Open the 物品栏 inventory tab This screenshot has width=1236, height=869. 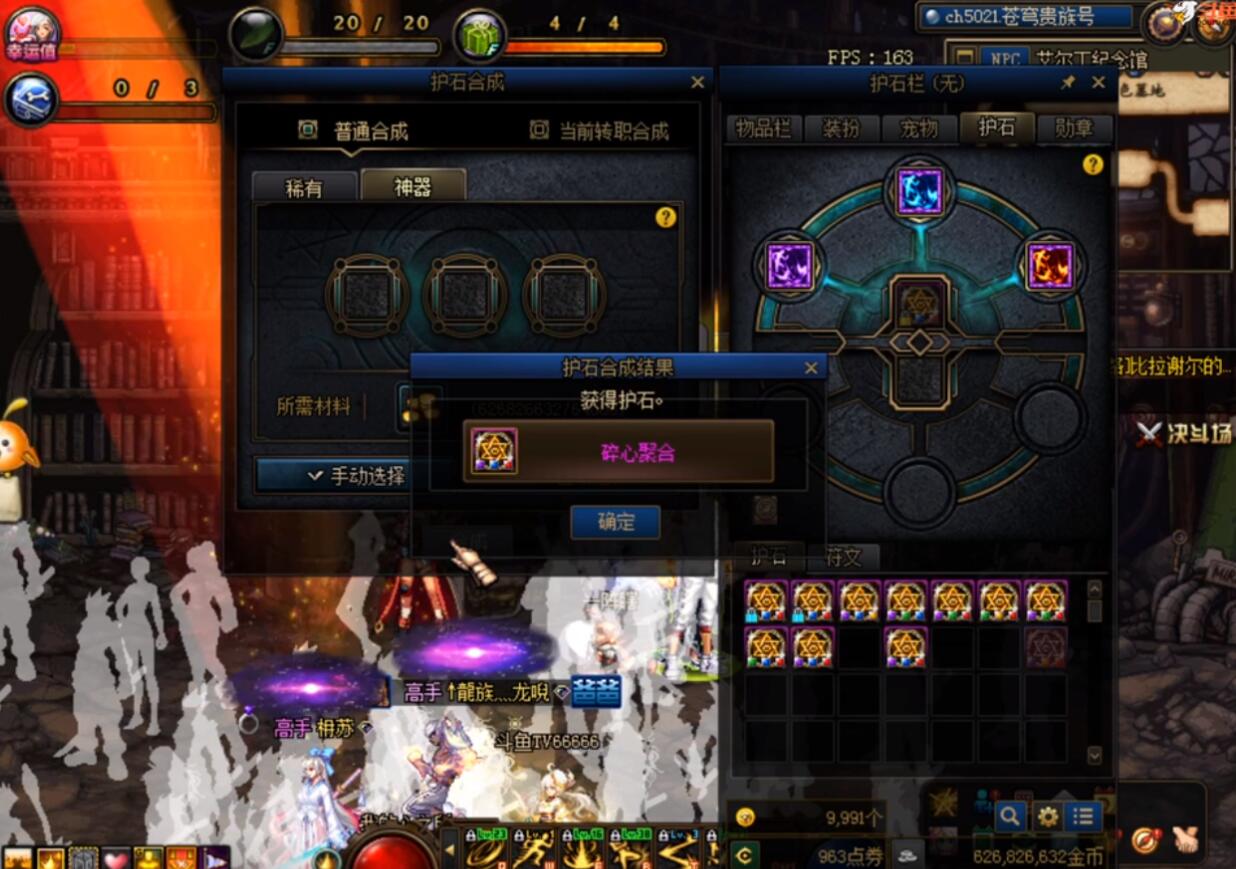pyautogui.click(x=763, y=128)
